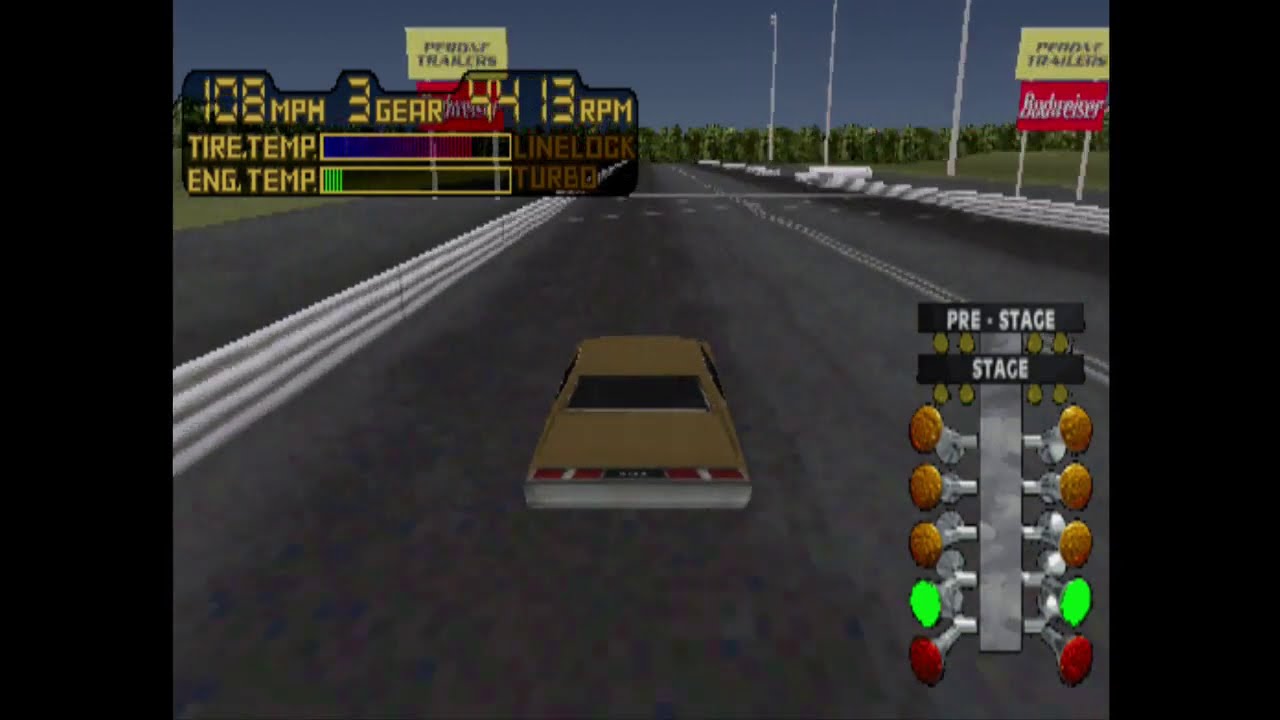Click the Budweiser sign on the right billboard

point(1062,106)
